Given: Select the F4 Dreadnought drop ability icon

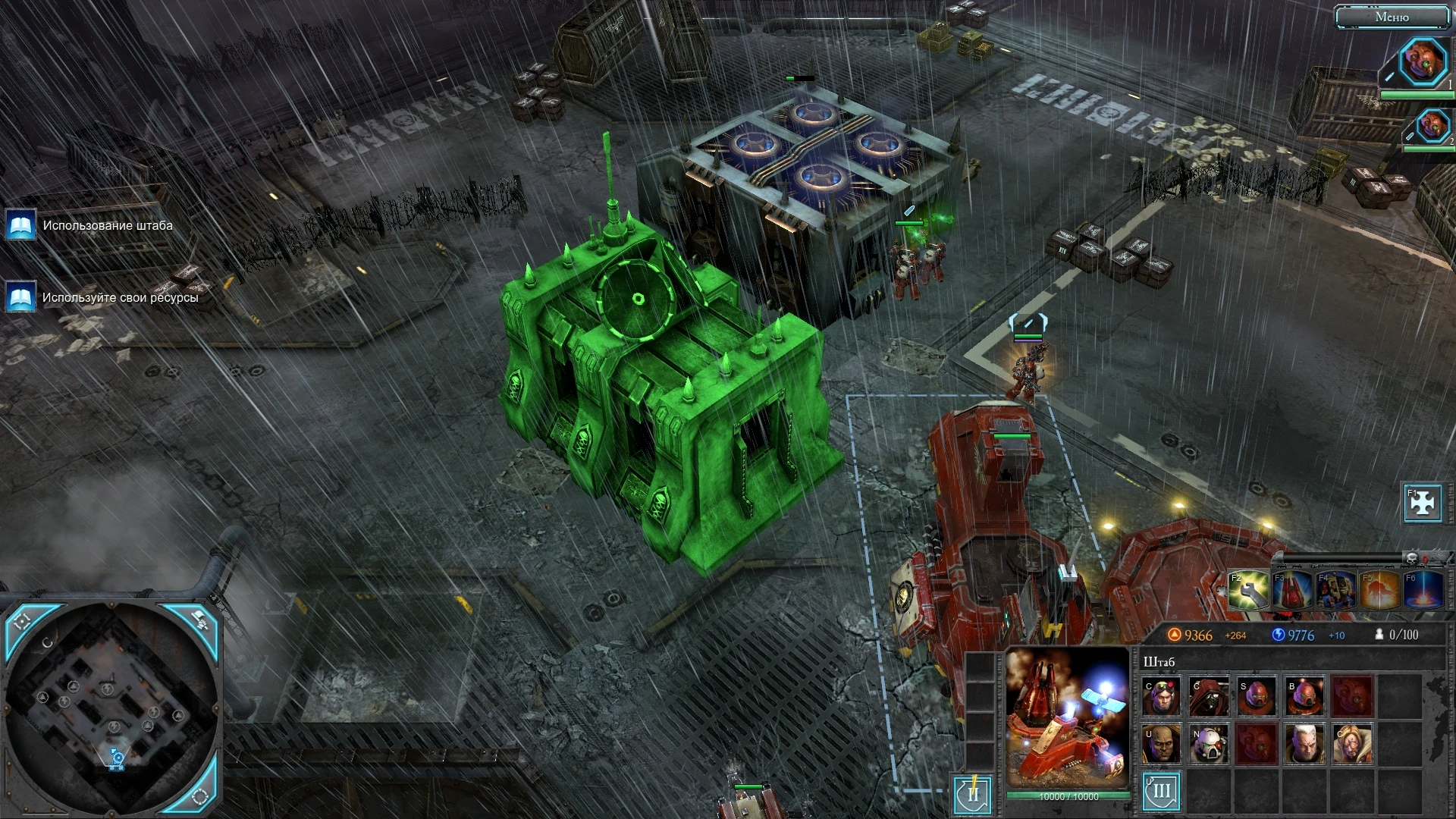Looking at the screenshot, I should click(1335, 590).
